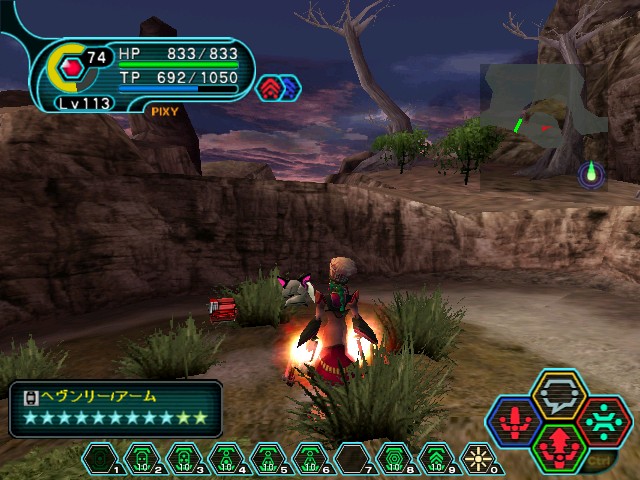Use the technique in quick slot 2

click(x=141, y=459)
